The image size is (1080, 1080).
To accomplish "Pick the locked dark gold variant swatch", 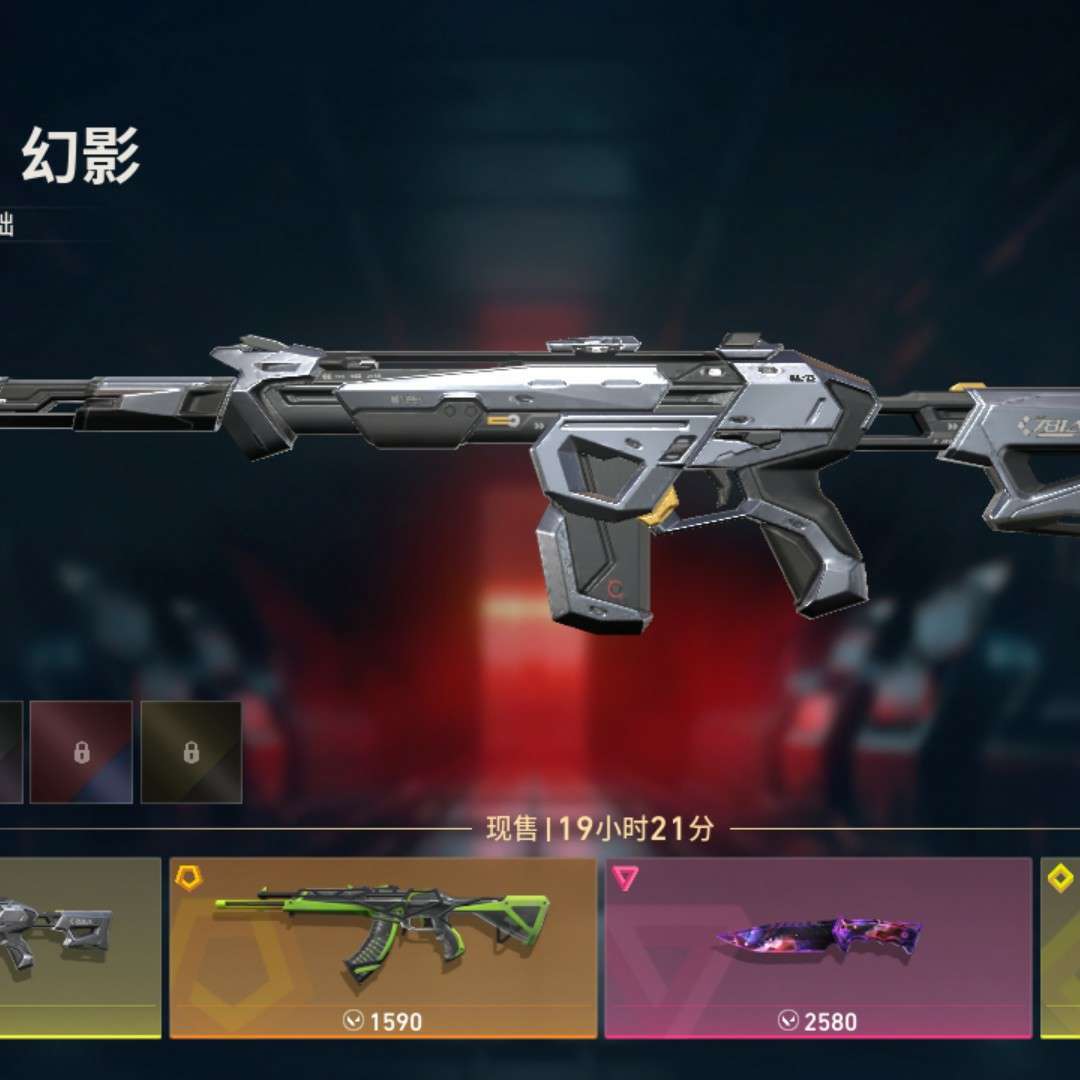I will click(191, 752).
